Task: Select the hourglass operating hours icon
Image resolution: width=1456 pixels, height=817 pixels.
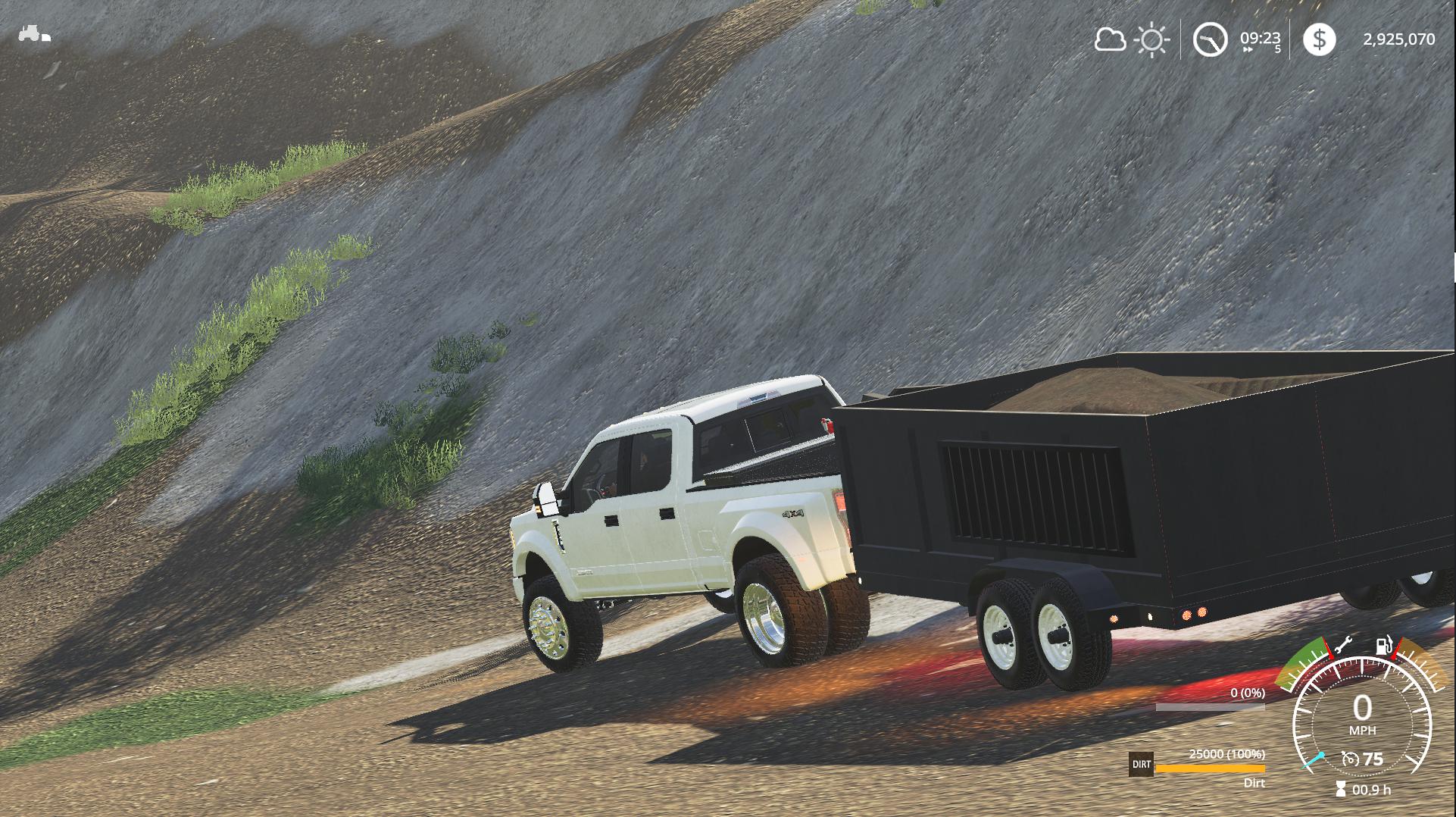Action: 1341,790
